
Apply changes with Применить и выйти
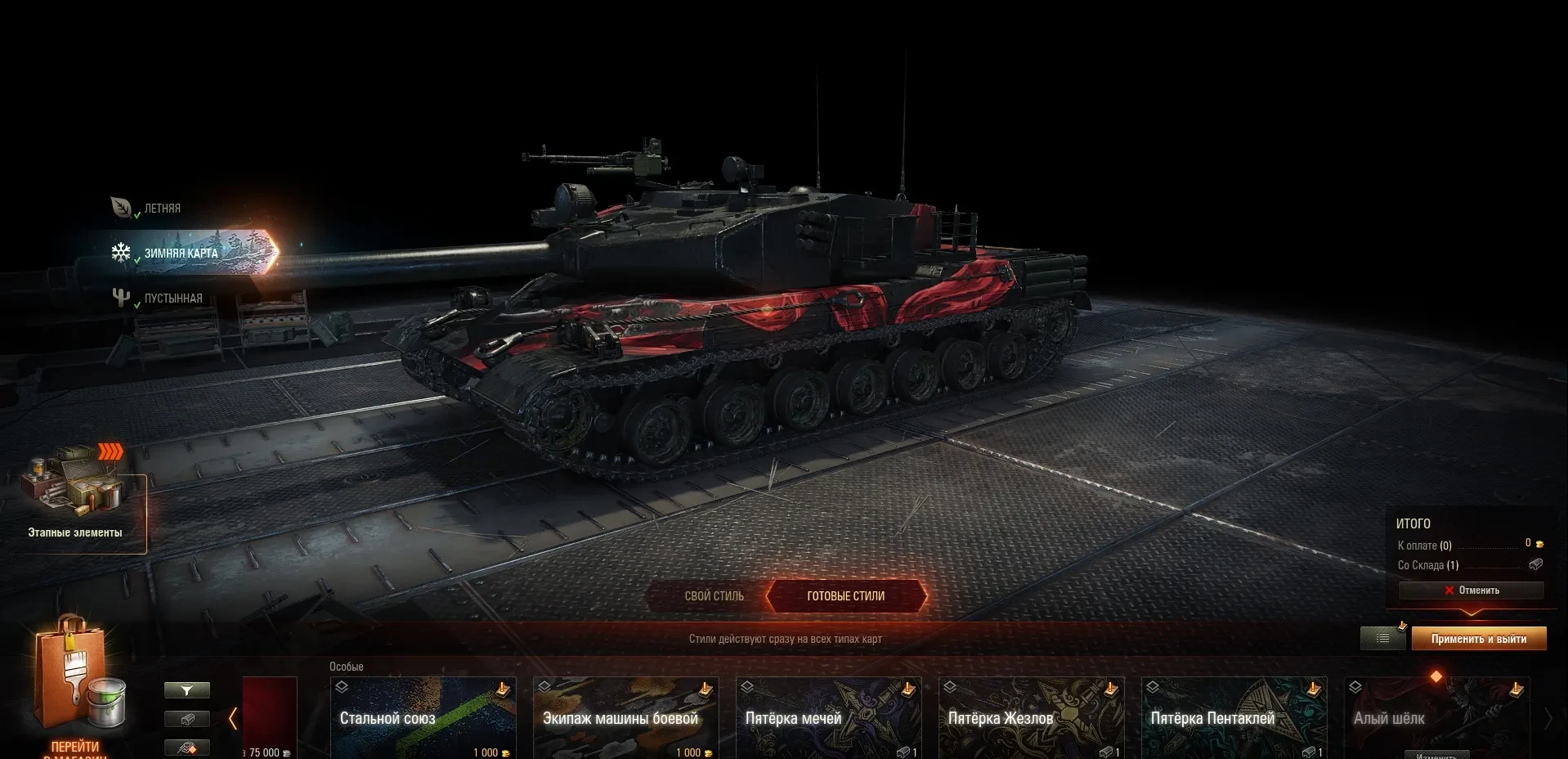click(1478, 639)
